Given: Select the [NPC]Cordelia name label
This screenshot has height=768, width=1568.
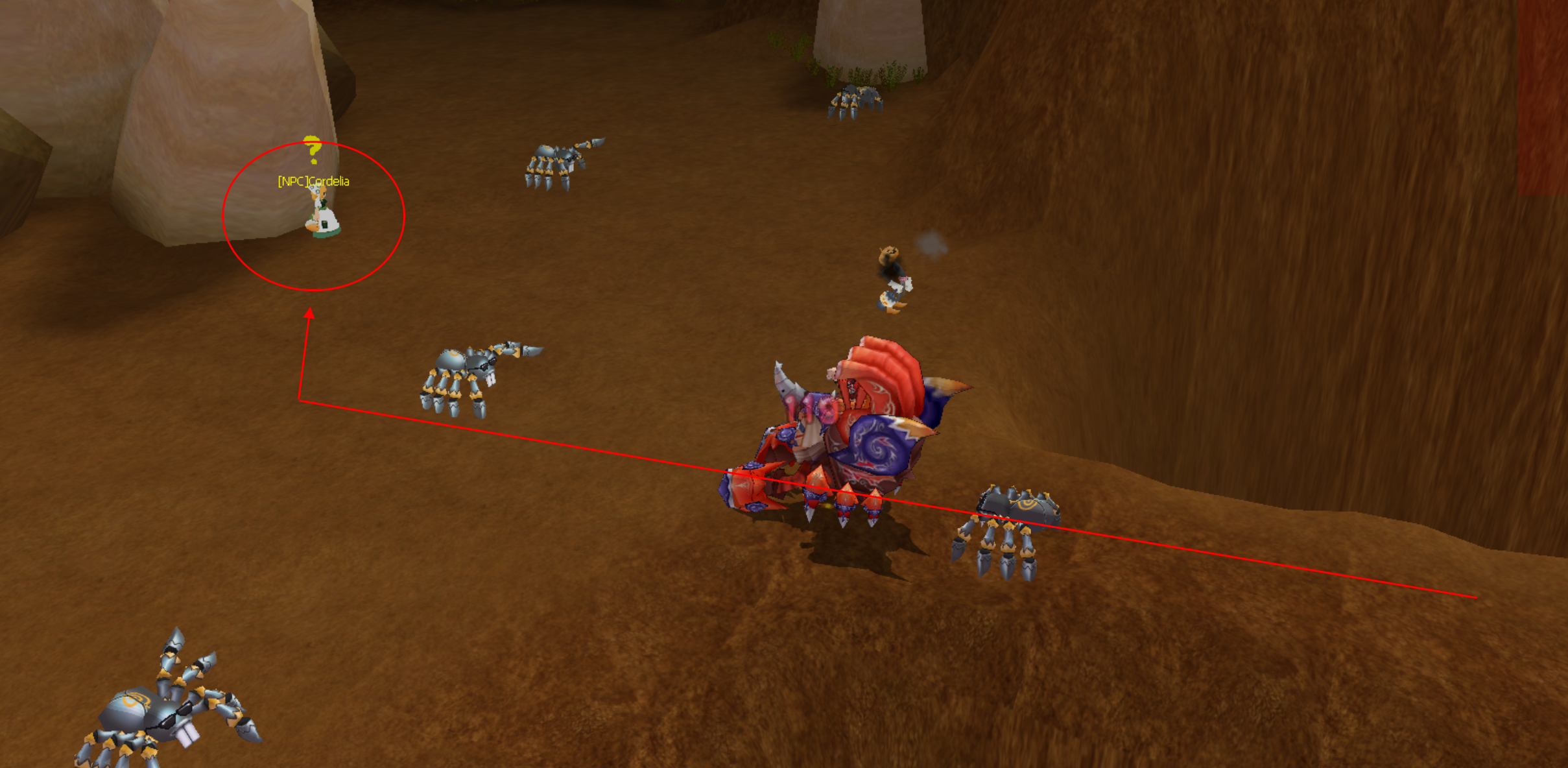Looking at the screenshot, I should pos(313,181).
